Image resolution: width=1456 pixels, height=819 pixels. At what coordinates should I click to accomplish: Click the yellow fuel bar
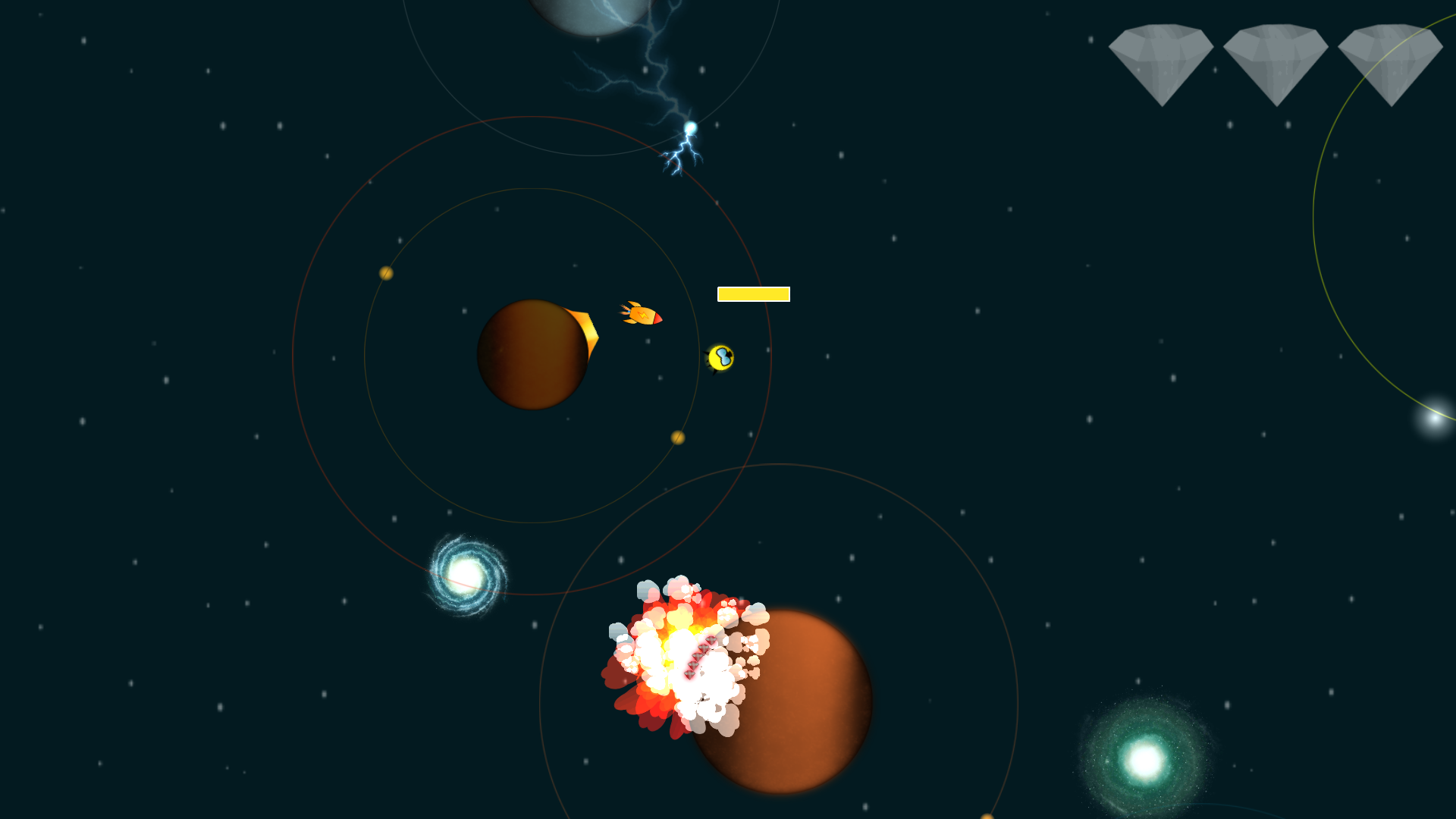click(x=754, y=293)
